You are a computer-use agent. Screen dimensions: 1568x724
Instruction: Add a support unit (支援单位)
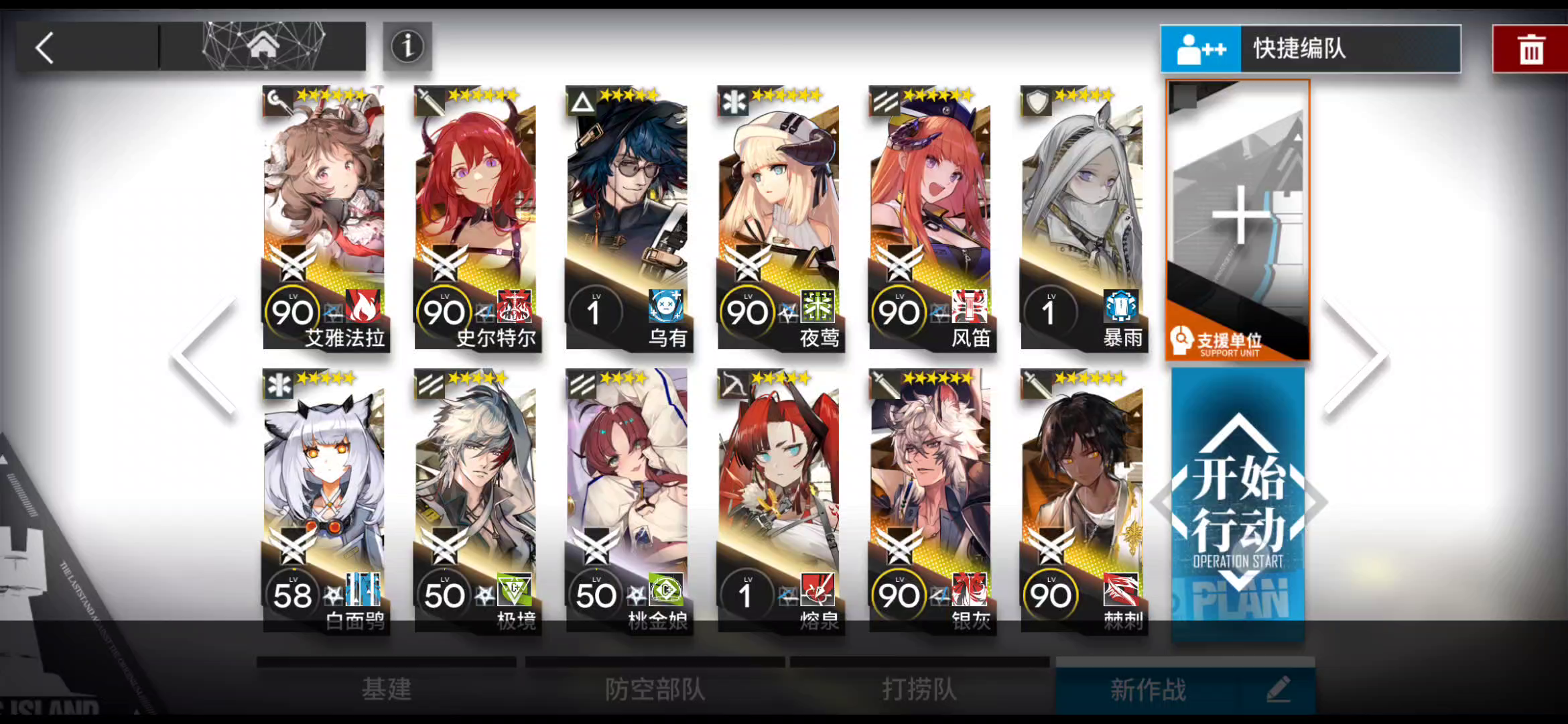[1238, 220]
